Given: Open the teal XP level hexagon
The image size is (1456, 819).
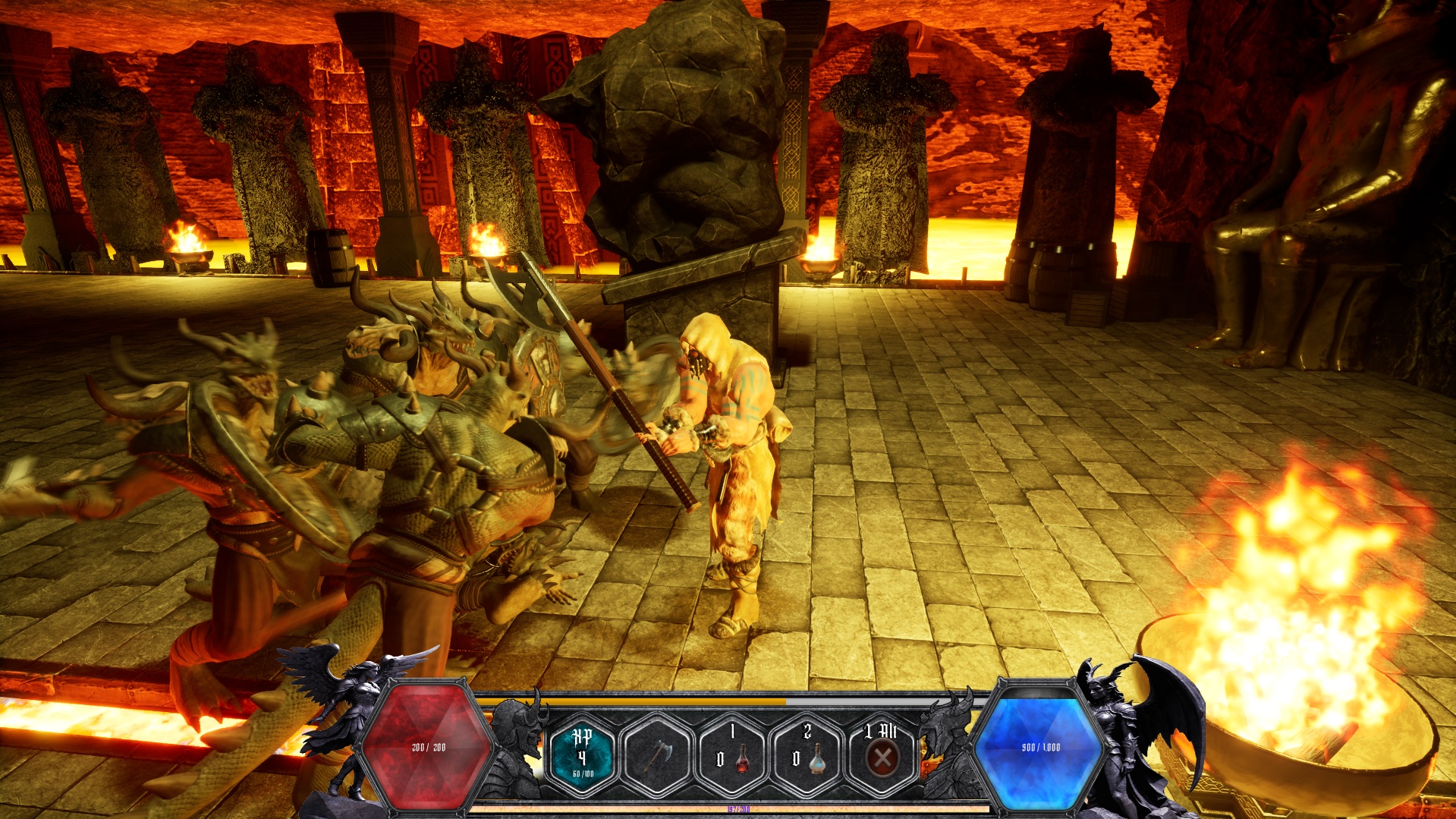Looking at the screenshot, I should pos(583,754).
